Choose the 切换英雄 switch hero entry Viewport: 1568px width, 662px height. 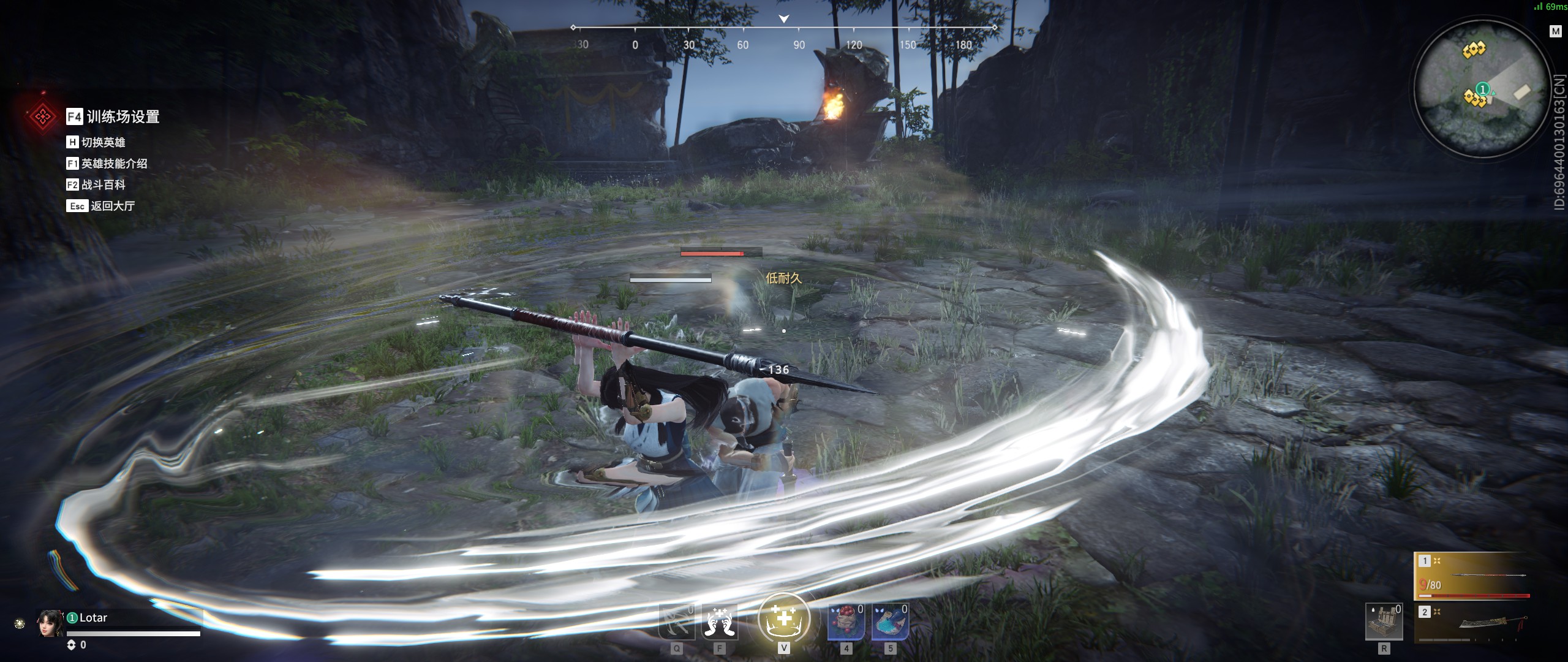click(x=103, y=142)
